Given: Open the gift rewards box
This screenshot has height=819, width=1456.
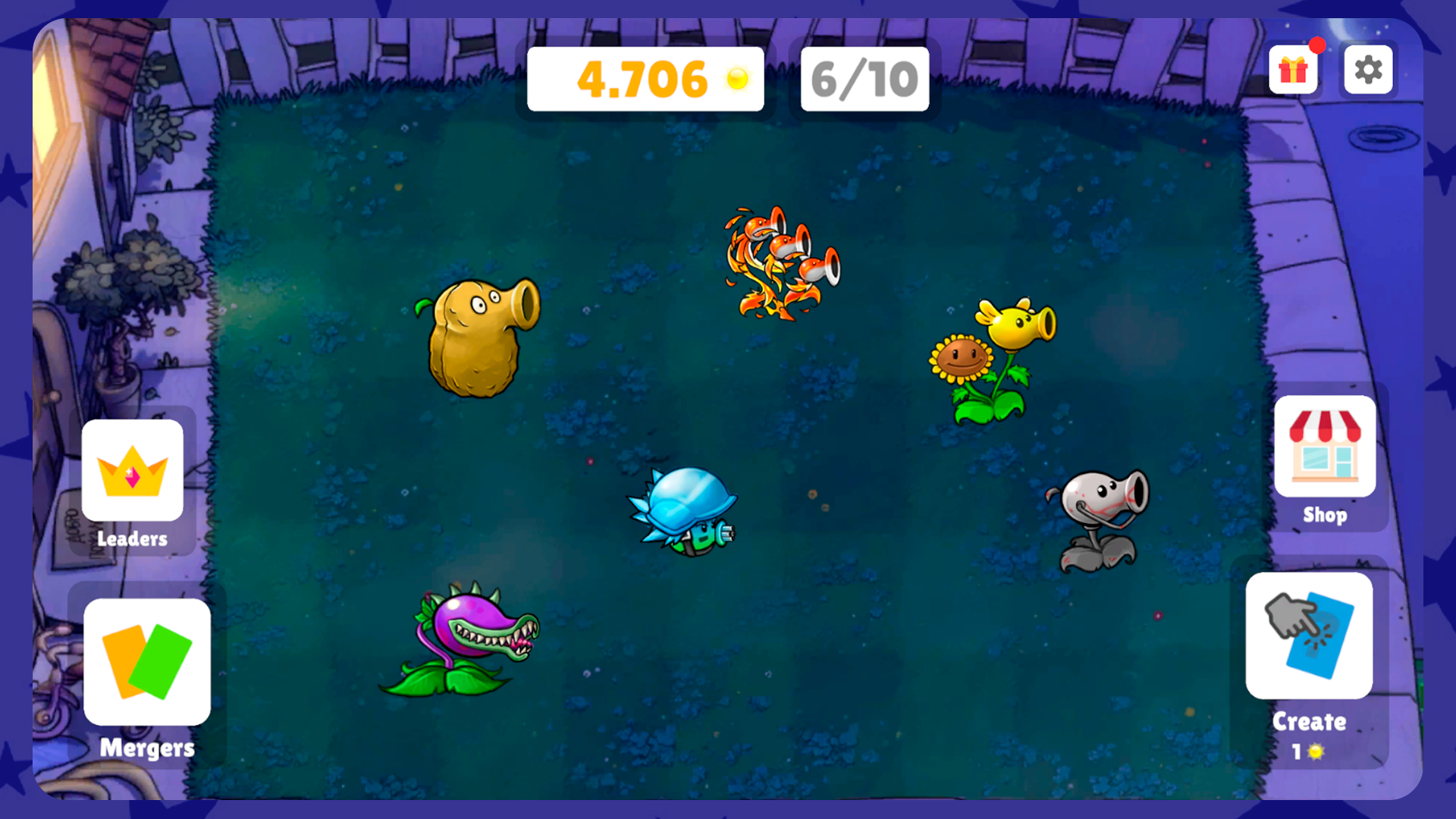Looking at the screenshot, I should click(x=1293, y=70).
